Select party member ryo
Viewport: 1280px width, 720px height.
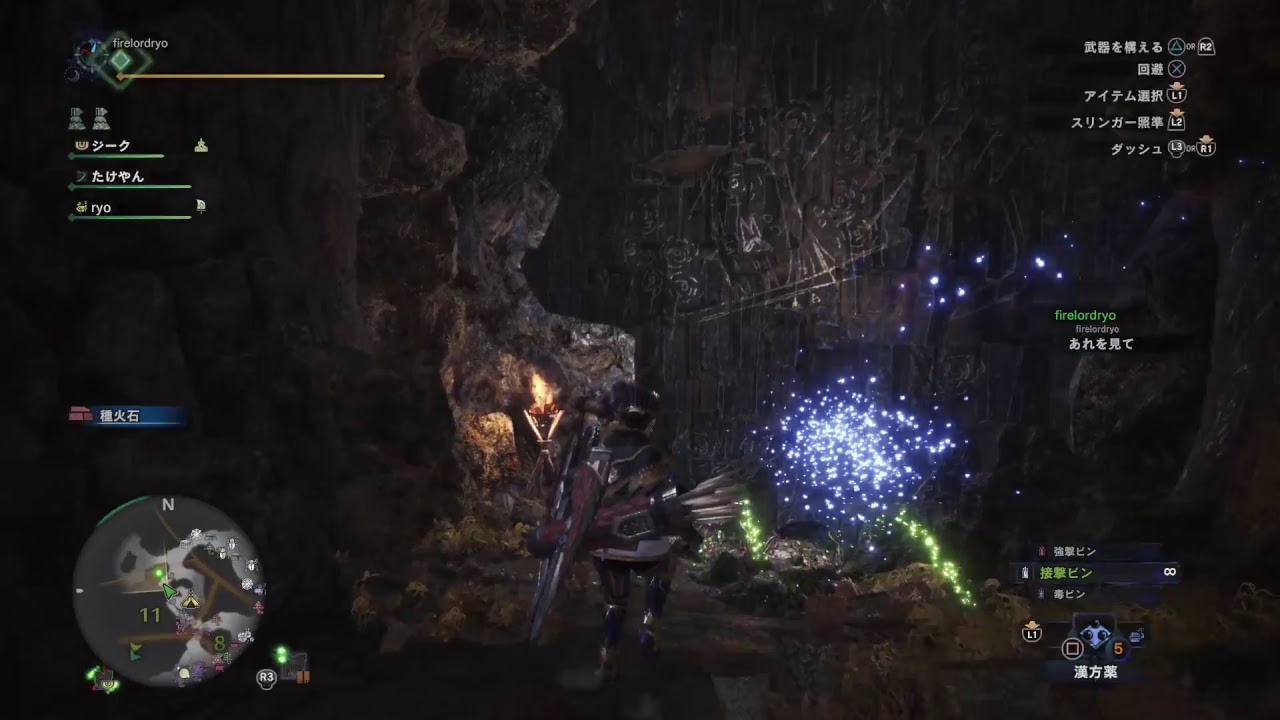click(x=101, y=208)
